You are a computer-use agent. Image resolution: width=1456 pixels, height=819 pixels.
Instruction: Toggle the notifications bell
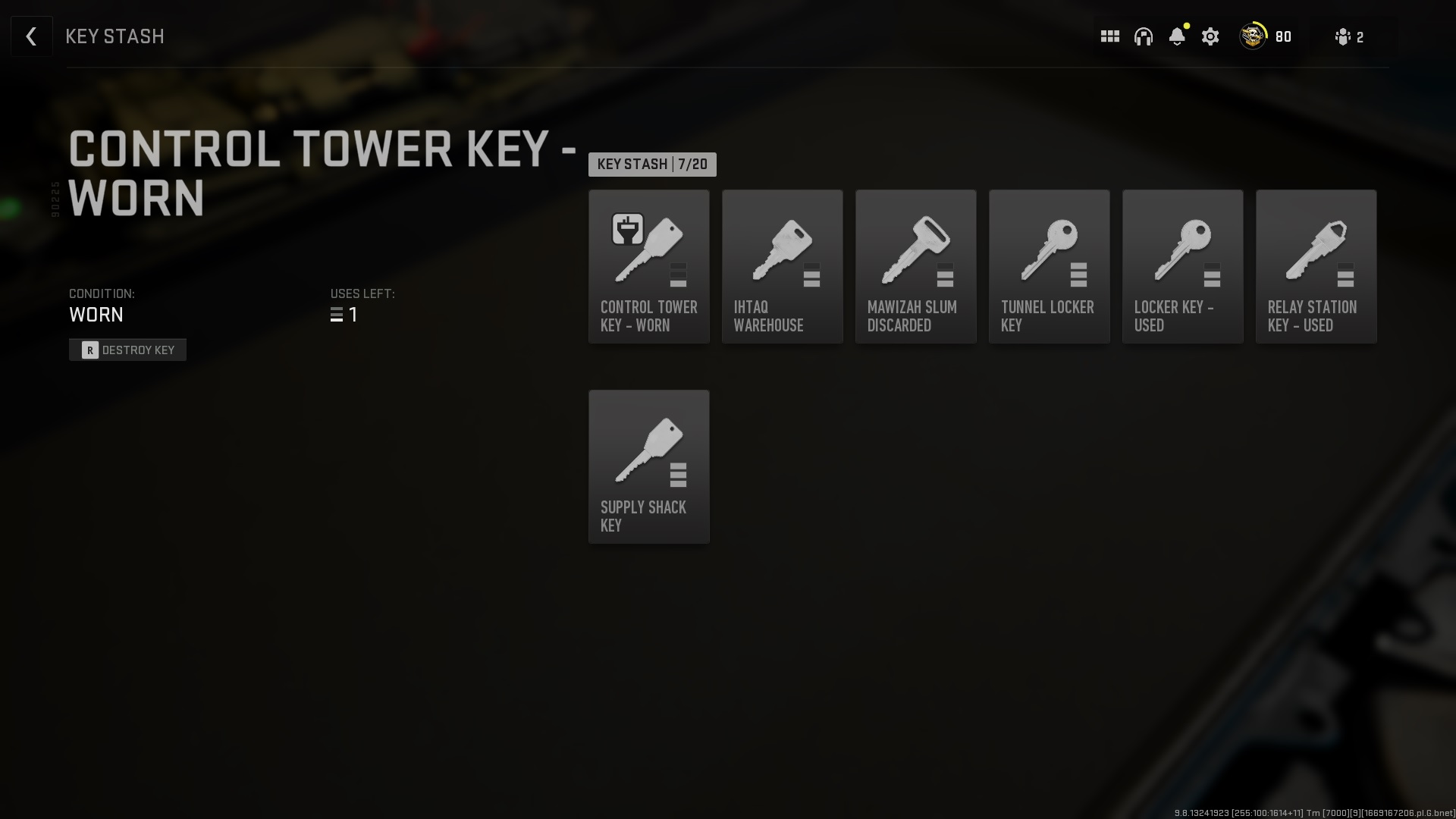click(x=1176, y=36)
